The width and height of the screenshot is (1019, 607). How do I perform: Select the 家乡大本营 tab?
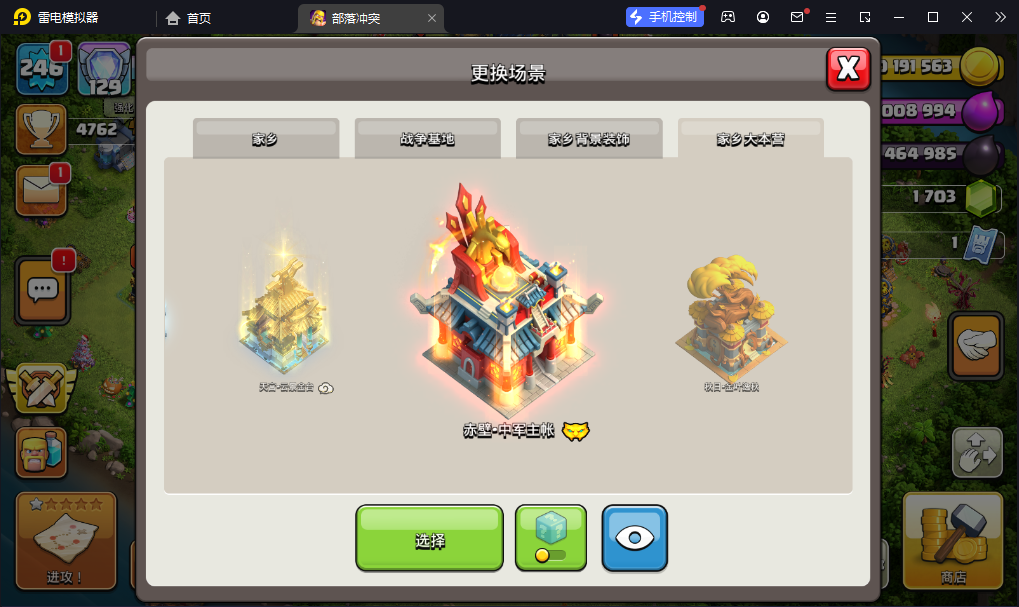tap(750, 139)
